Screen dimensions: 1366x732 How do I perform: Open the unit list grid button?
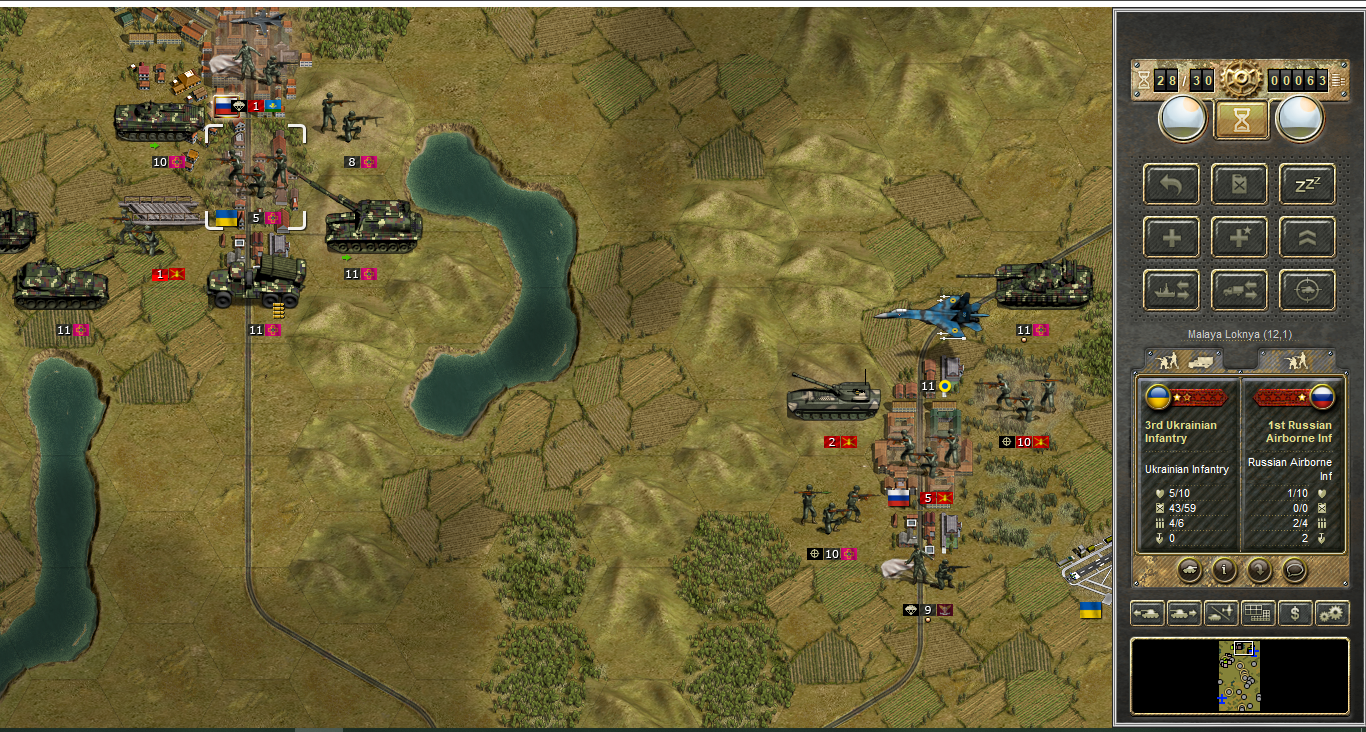pos(1258,613)
